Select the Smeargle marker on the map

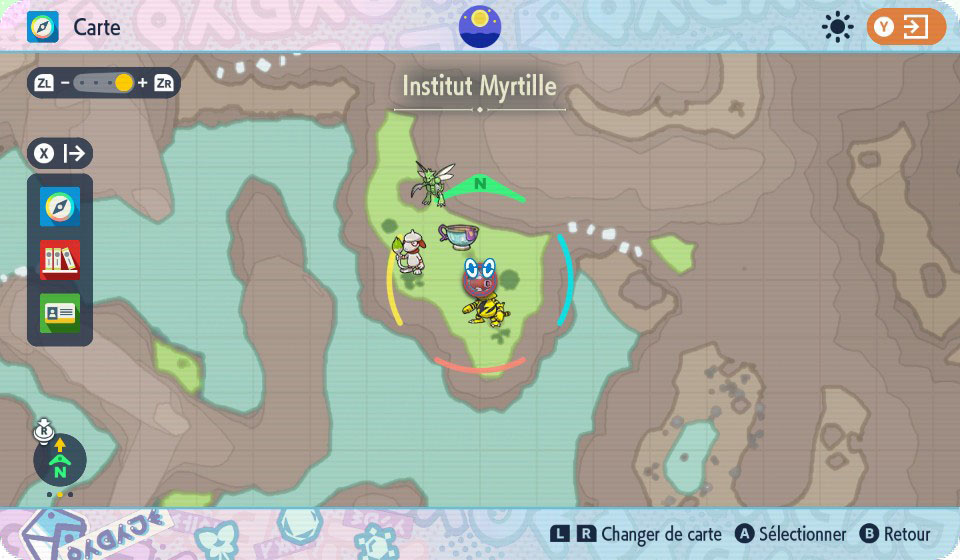pyautogui.click(x=411, y=254)
